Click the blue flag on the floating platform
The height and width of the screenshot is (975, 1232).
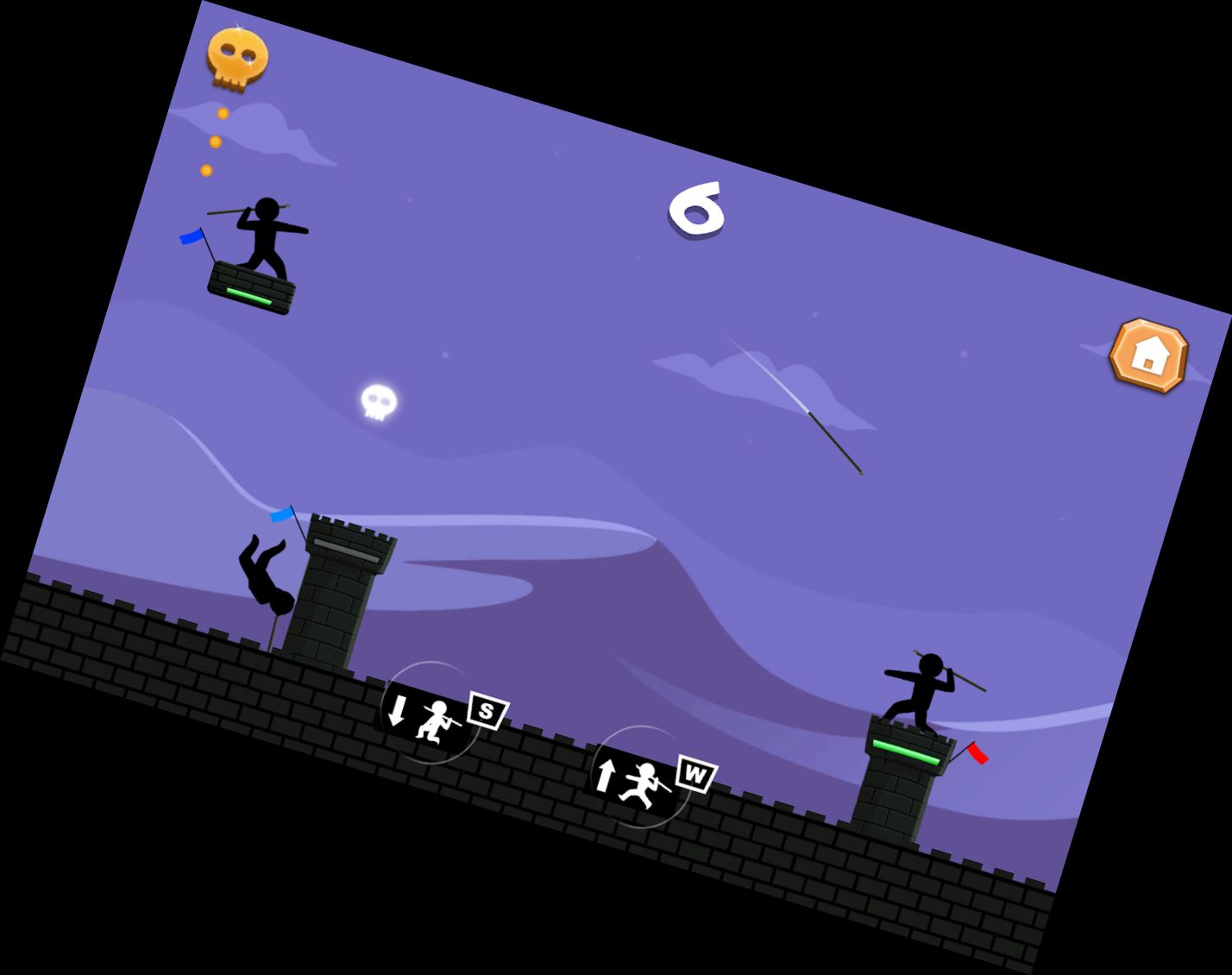[192, 239]
